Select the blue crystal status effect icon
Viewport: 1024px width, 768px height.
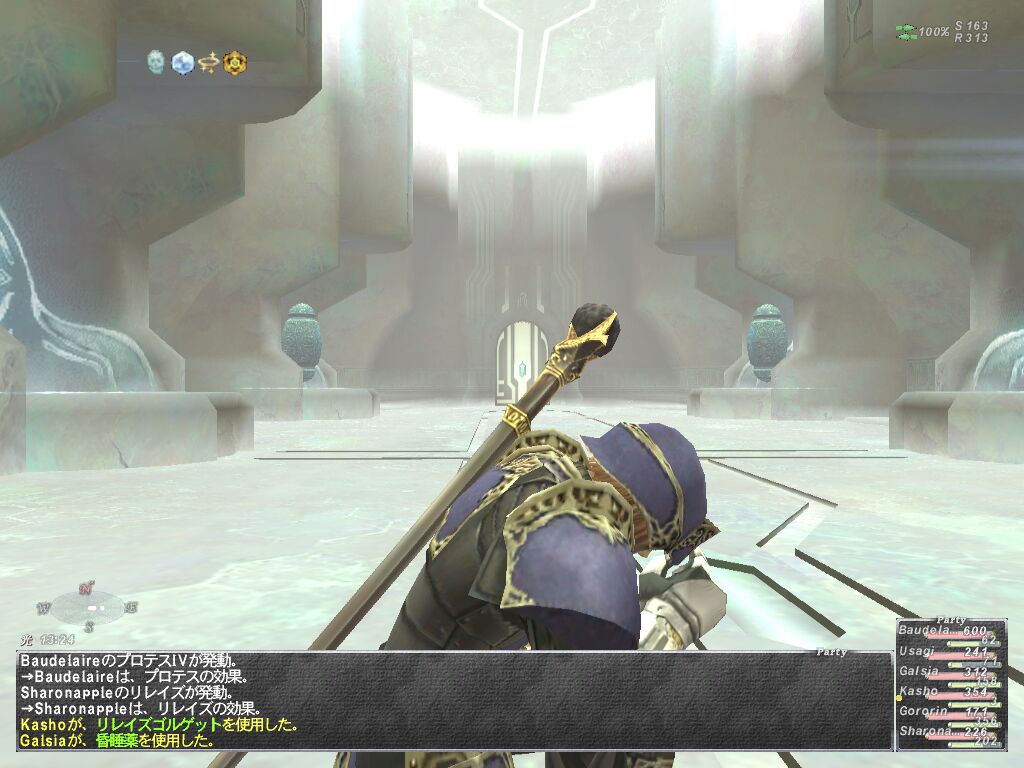point(182,63)
